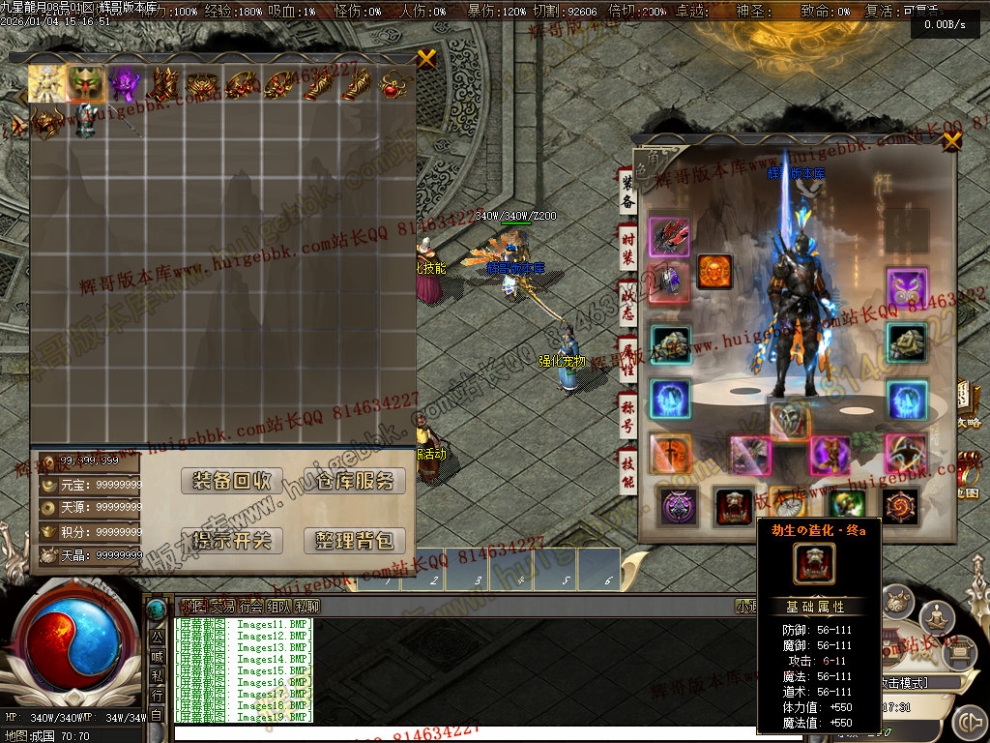
Task: Open 仓库服务 warehouse service
Action: [x=354, y=481]
